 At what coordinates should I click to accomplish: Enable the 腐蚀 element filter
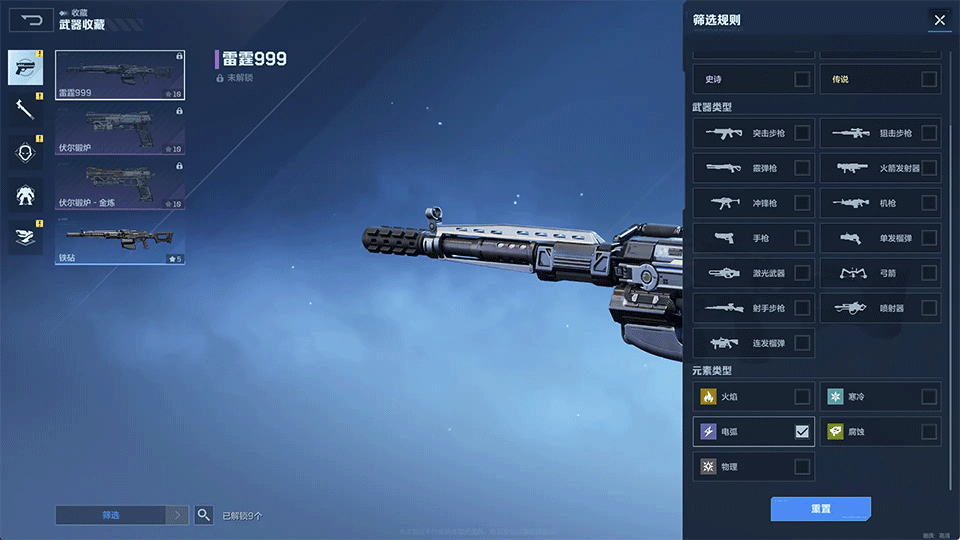(x=929, y=432)
